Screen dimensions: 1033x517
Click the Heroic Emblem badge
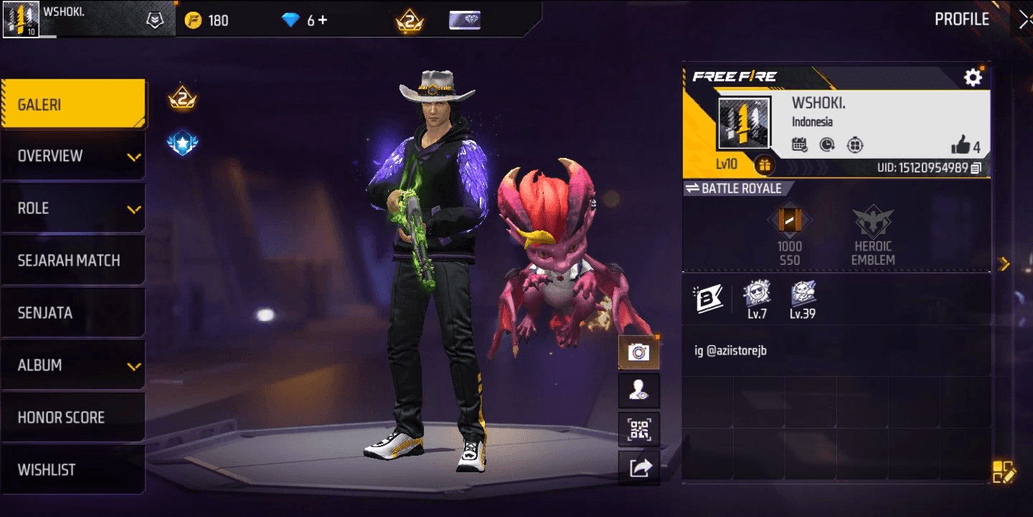pyautogui.click(x=872, y=235)
